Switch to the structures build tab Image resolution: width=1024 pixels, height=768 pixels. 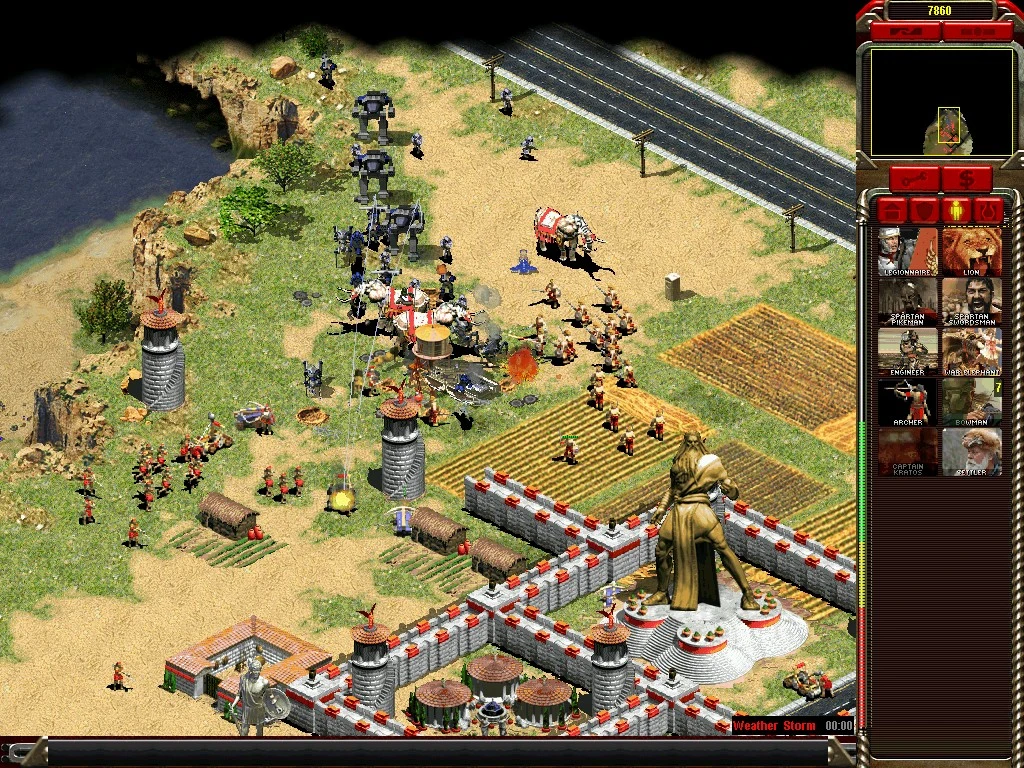(893, 211)
